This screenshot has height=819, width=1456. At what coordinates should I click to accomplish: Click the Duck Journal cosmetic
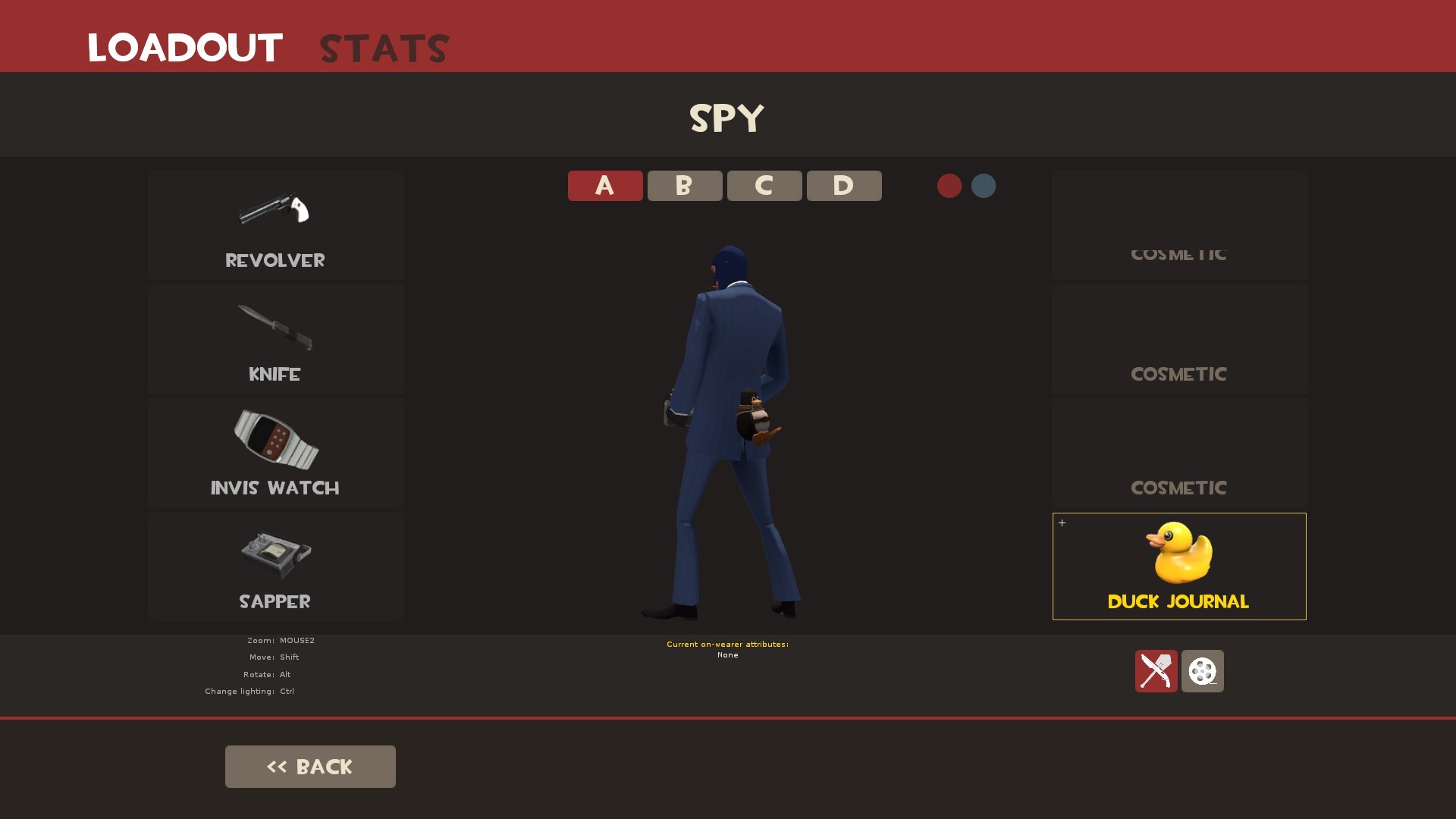1178,566
